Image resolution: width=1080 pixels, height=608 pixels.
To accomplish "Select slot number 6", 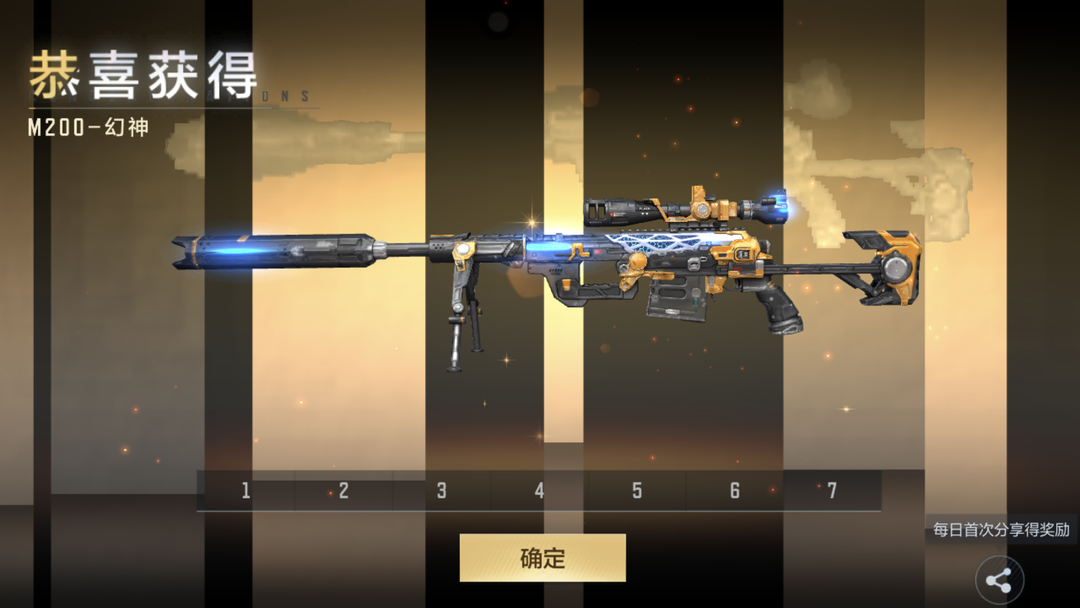I will click(735, 490).
